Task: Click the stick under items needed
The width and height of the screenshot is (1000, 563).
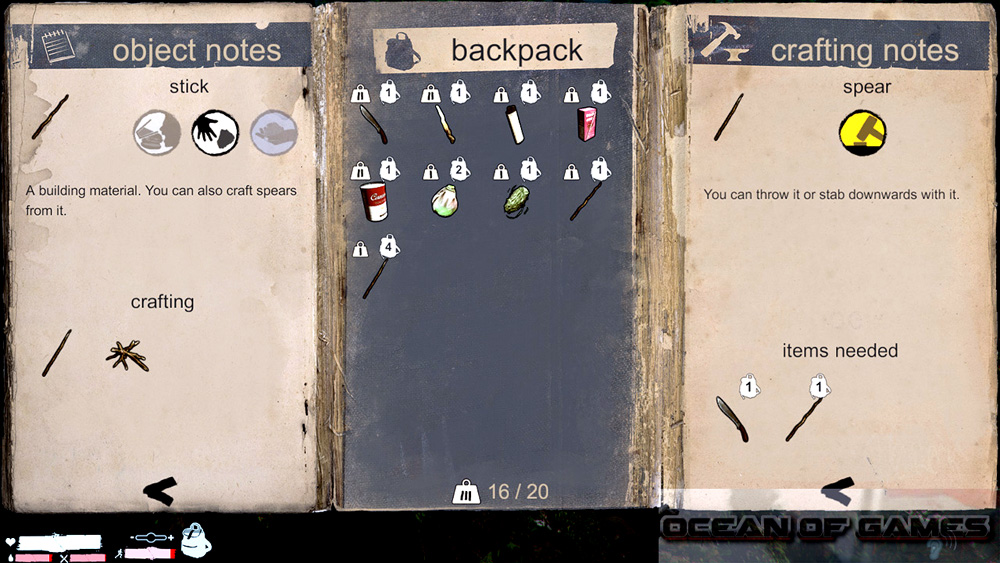Action: 803,418
